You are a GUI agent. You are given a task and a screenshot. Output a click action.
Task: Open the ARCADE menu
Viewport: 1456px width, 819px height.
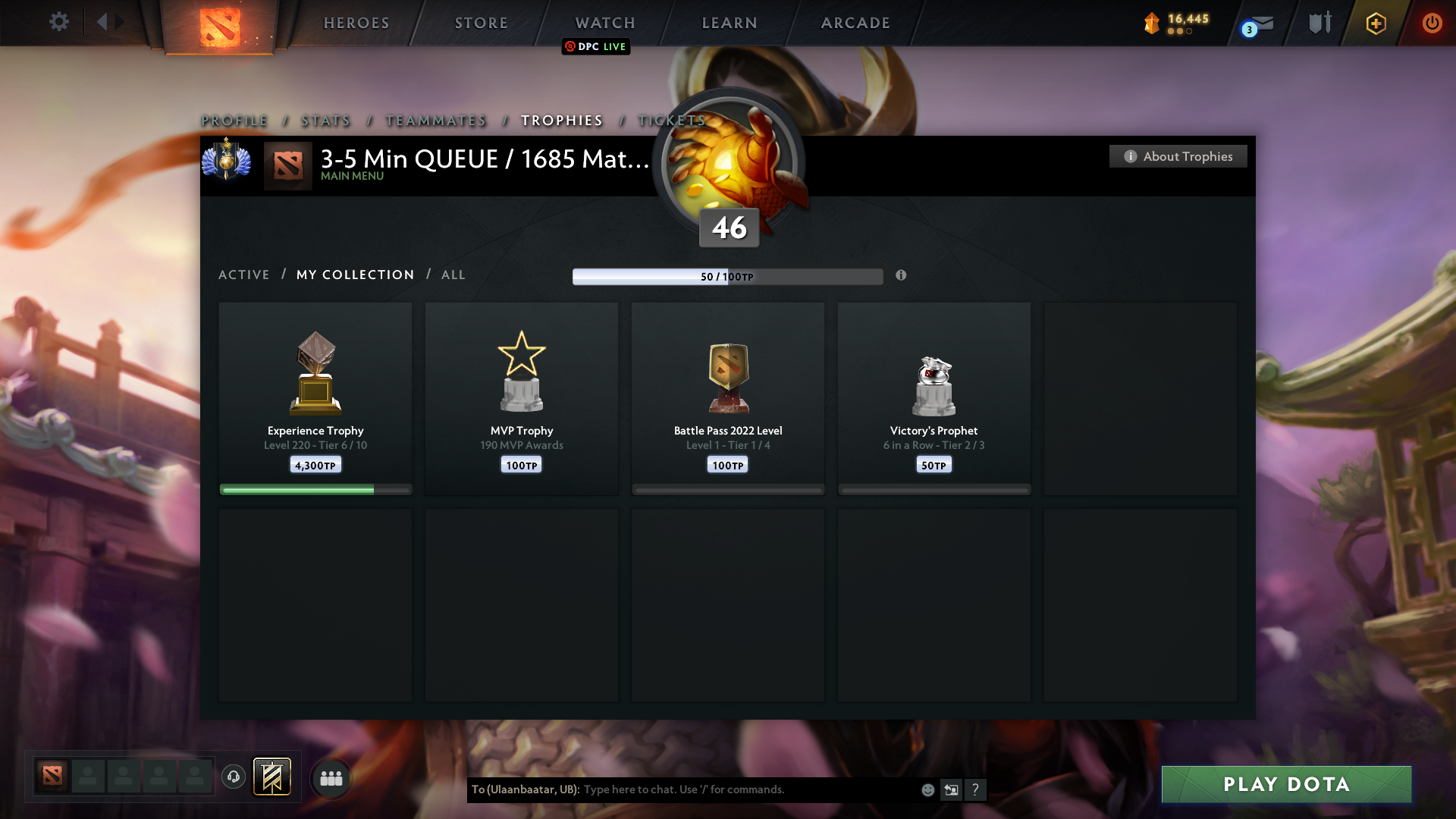click(x=855, y=23)
